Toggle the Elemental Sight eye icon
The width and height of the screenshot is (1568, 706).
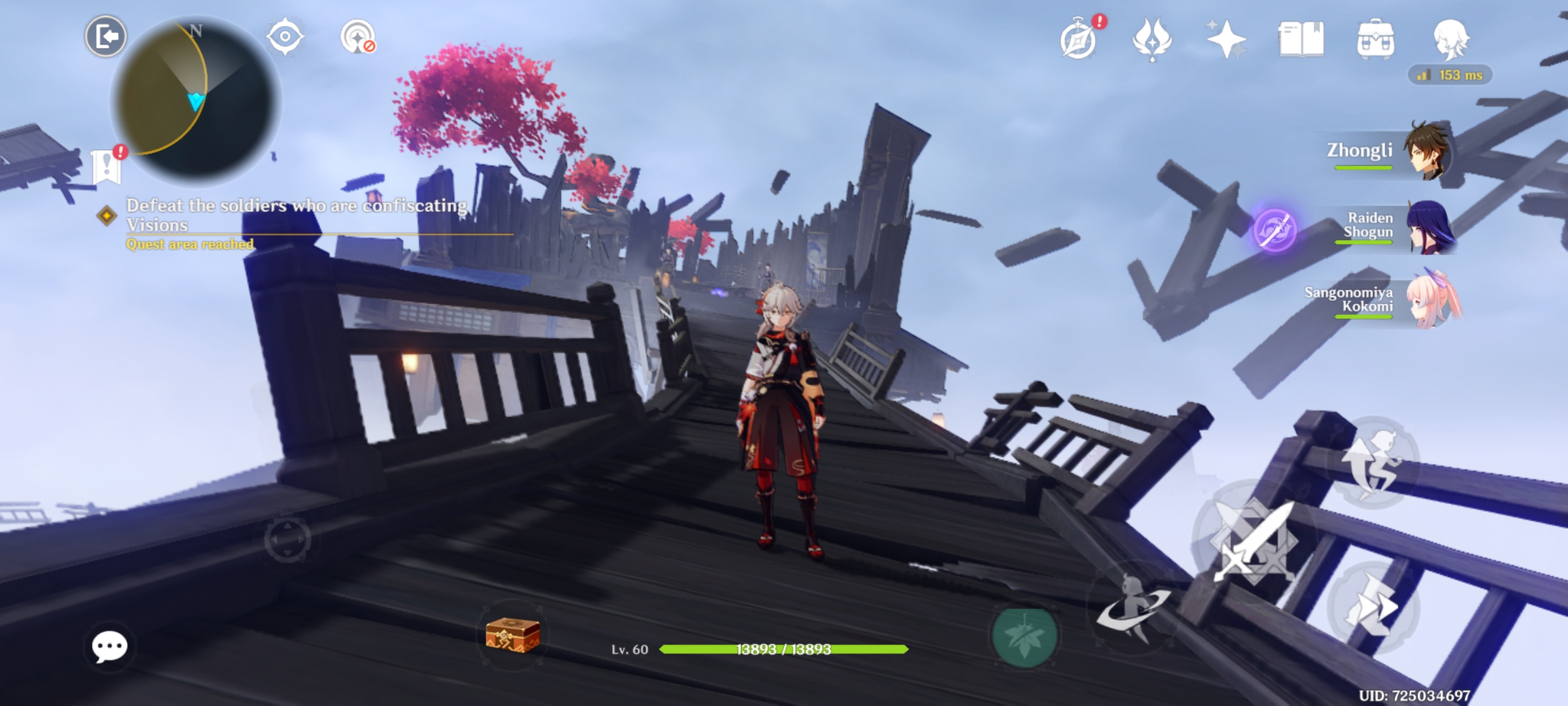(x=284, y=36)
